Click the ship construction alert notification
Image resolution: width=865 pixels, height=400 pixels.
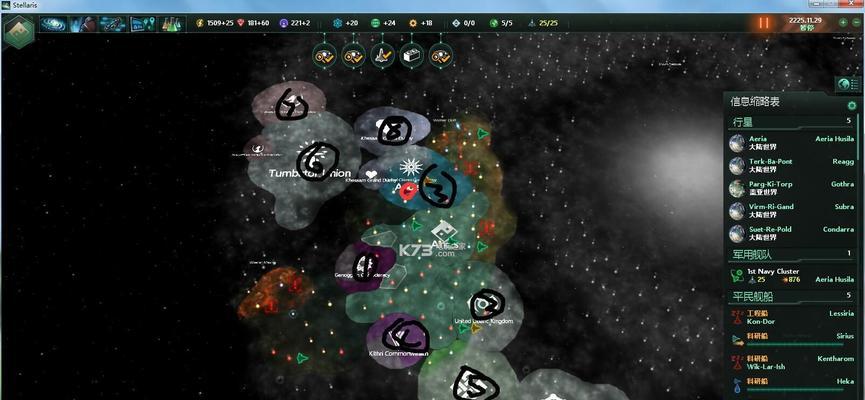(382, 56)
